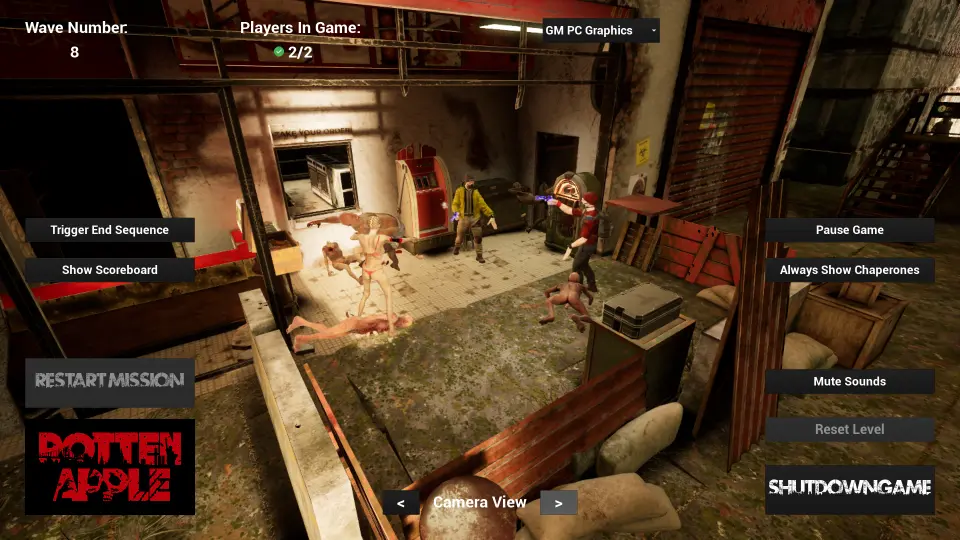The height and width of the screenshot is (540, 960).
Task: Click the Reset Level button
Action: tap(850, 429)
